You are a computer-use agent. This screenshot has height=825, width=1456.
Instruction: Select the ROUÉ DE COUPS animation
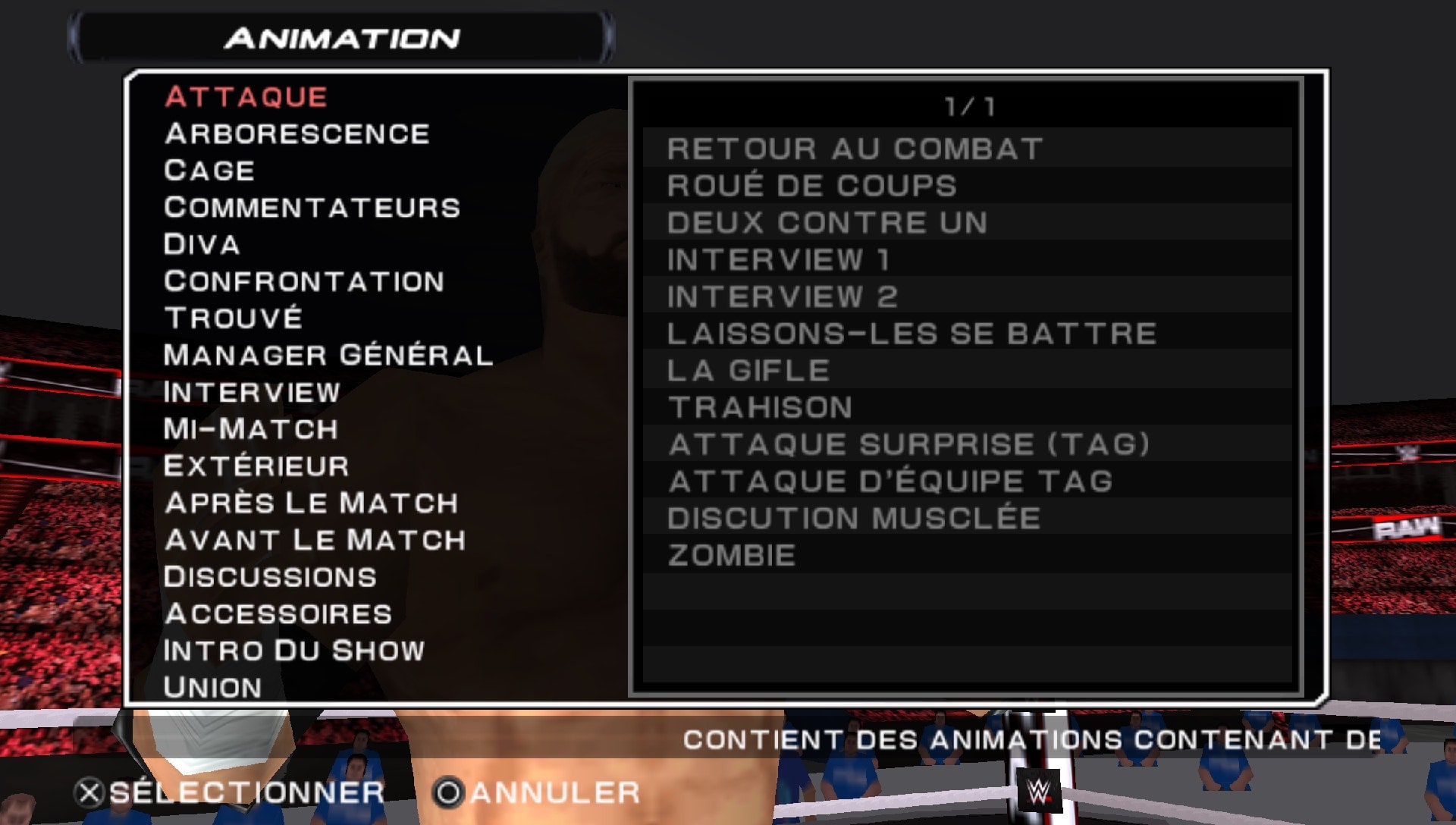tap(810, 186)
